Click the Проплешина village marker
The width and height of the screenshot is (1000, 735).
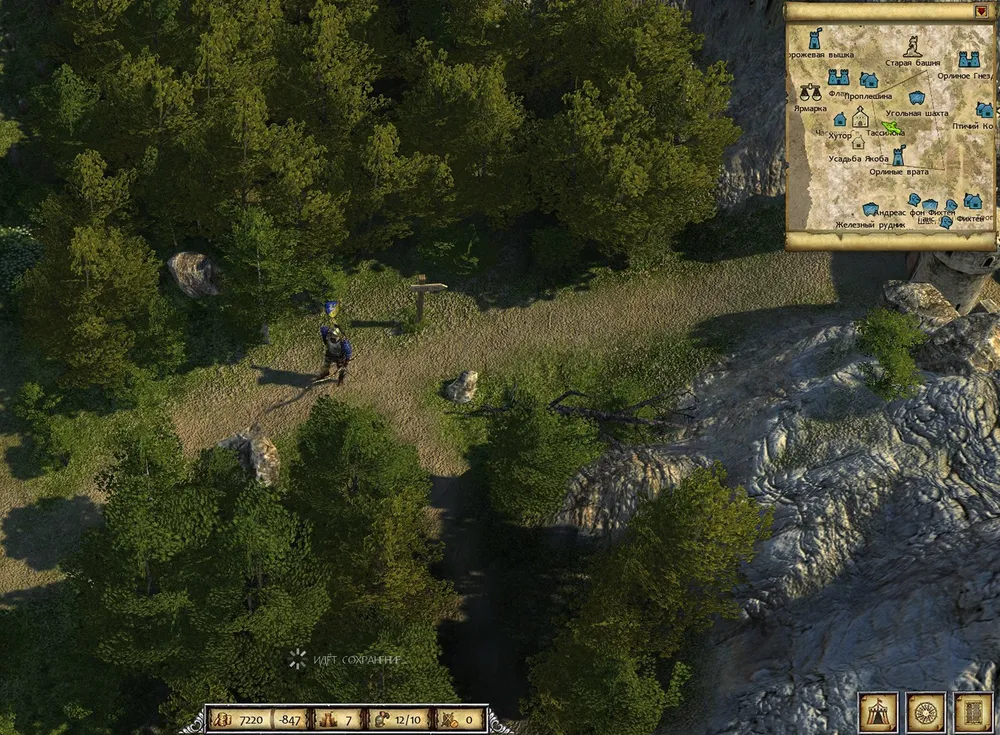click(869, 79)
